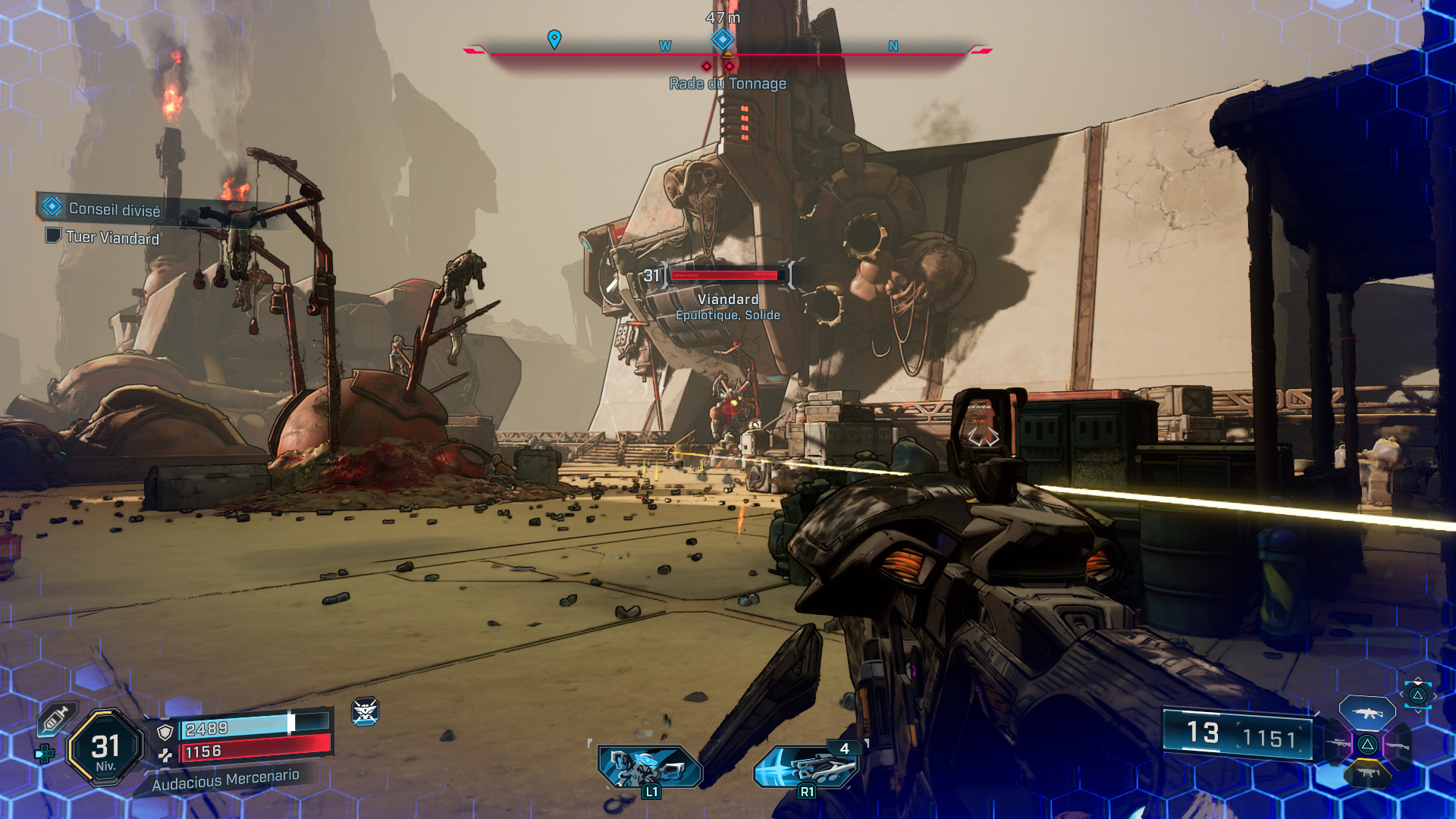Switch to the shotgun weapon slot

pos(1397,745)
